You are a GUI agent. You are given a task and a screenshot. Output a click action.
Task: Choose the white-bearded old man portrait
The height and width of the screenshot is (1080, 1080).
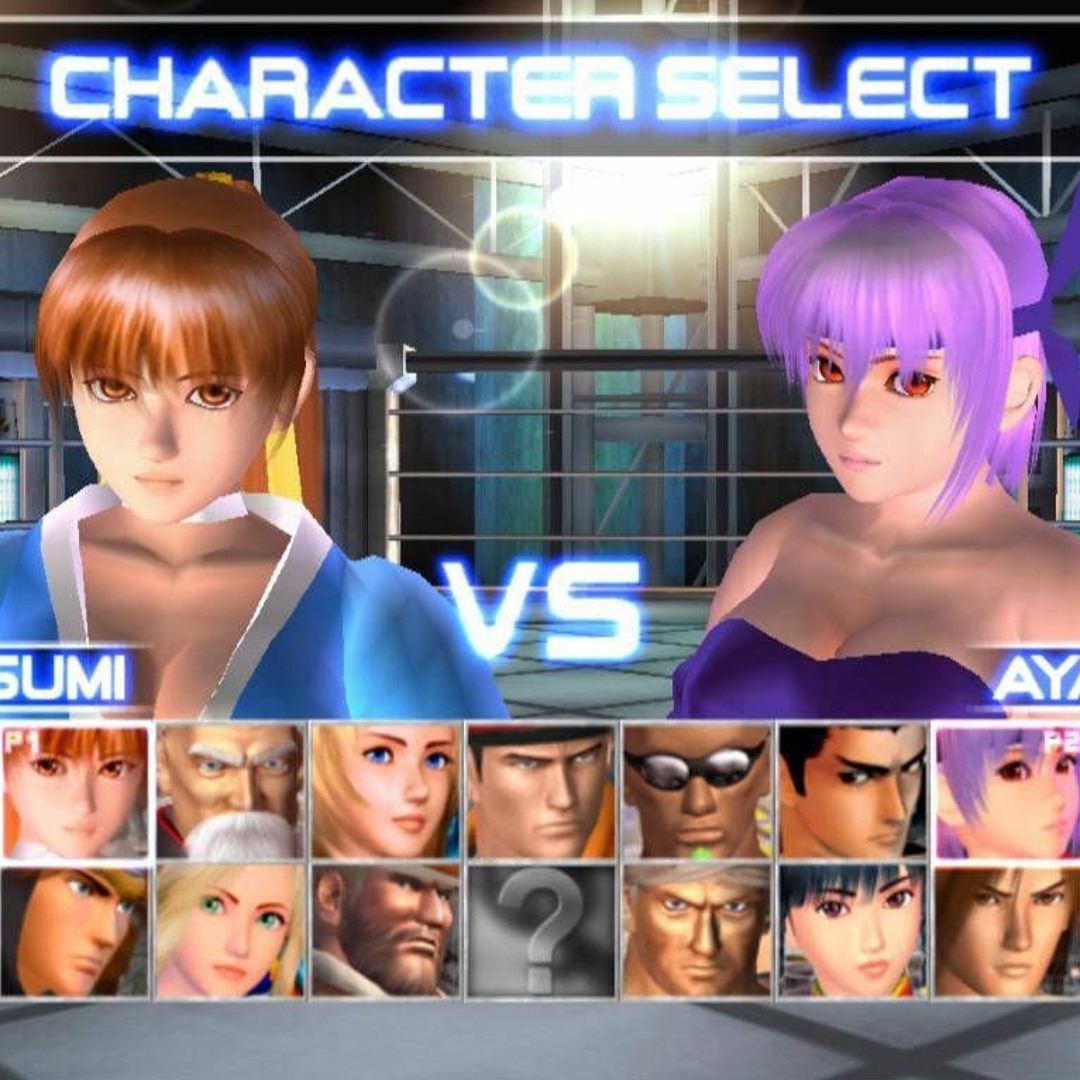pos(231,791)
